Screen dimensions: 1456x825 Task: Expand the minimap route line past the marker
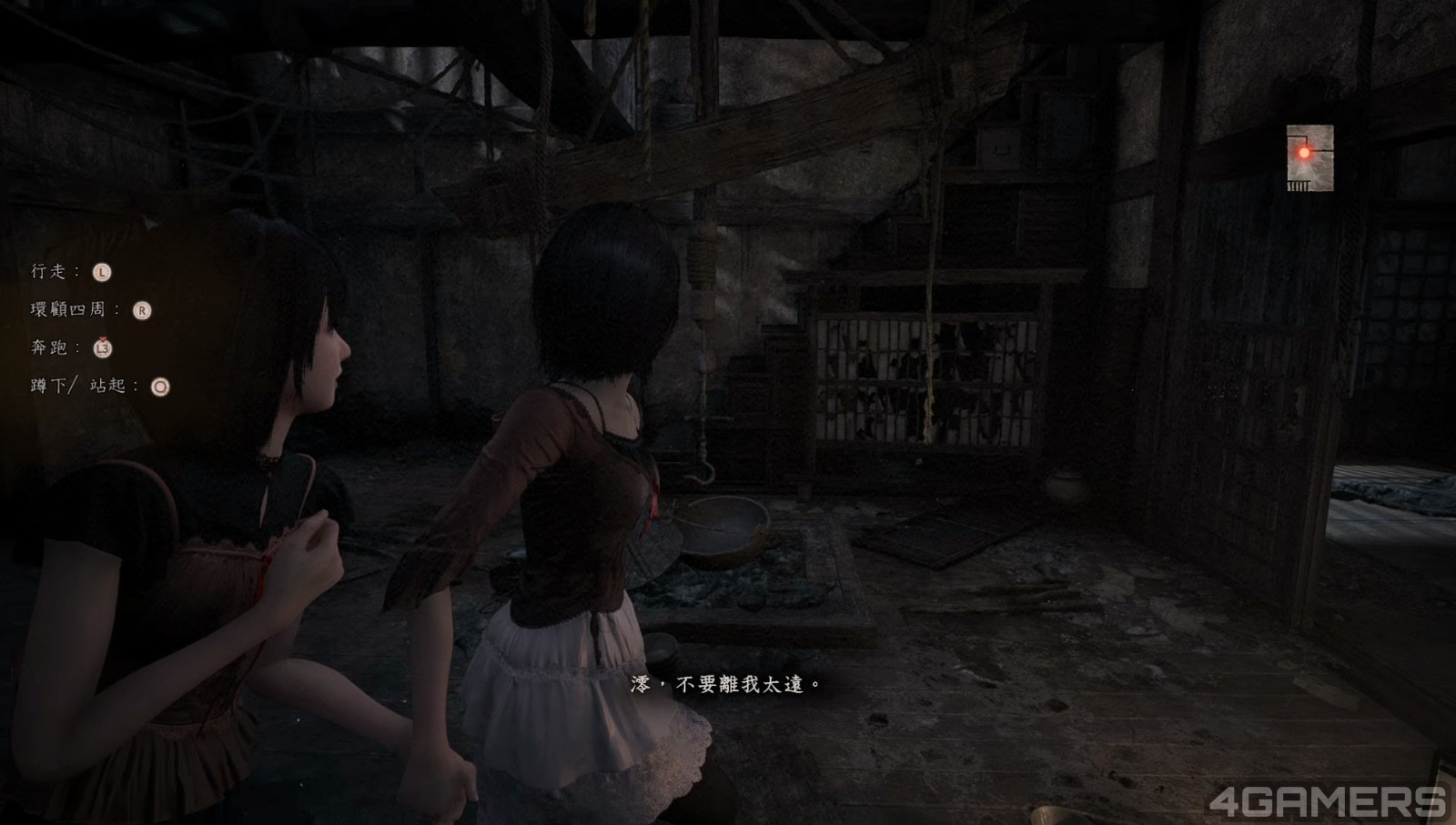(x=1321, y=151)
